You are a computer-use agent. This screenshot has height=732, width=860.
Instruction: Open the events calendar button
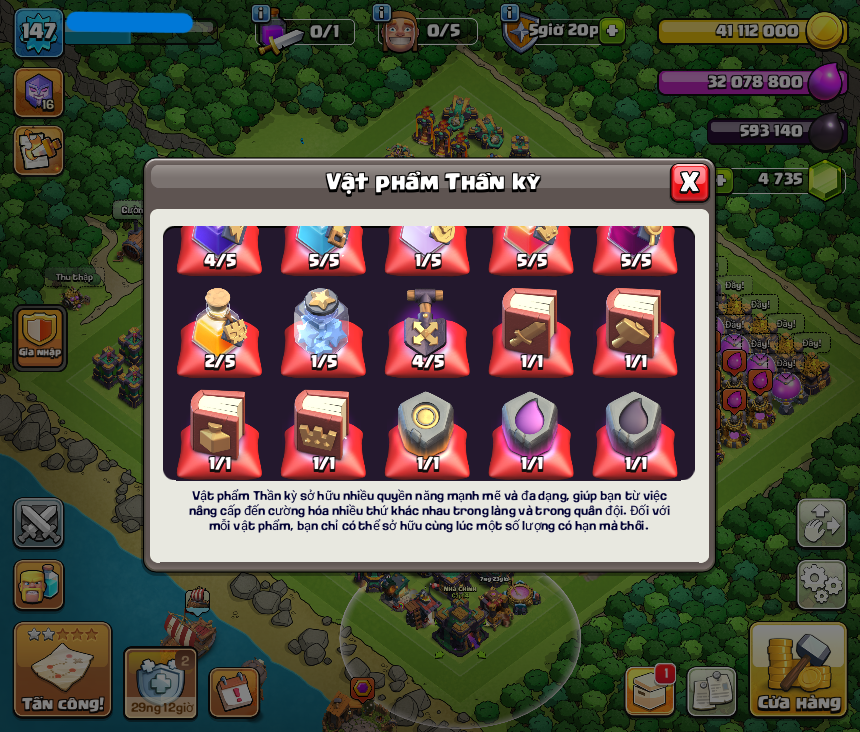[234, 692]
